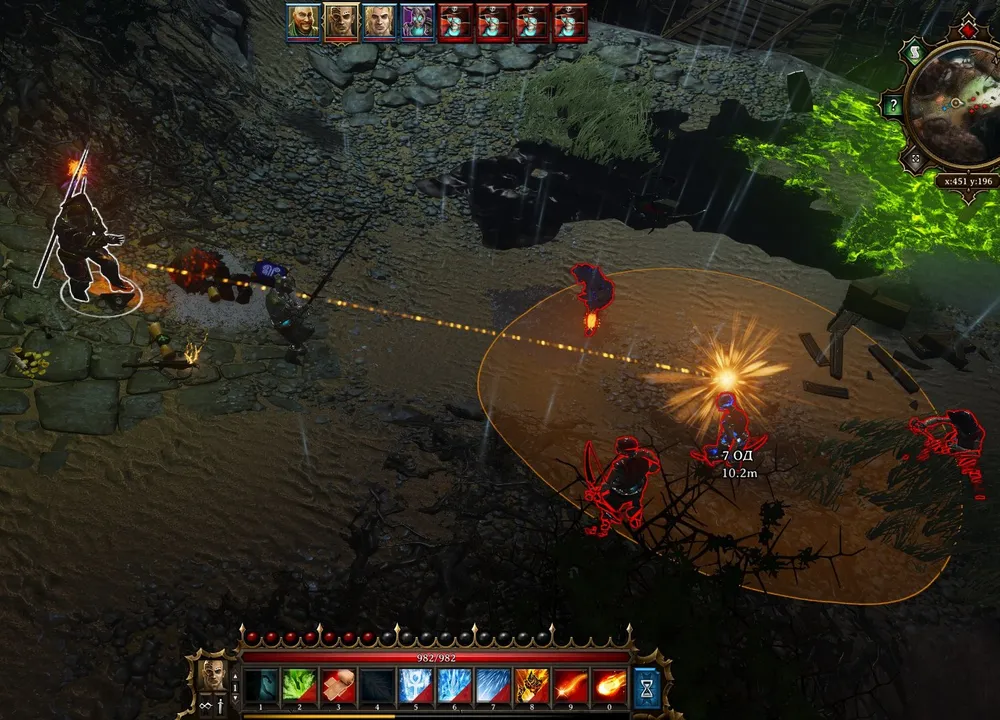The height and width of the screenshot is (720, 1000).
Task: Open the green scroll journal button
Action: click(912, 53)
